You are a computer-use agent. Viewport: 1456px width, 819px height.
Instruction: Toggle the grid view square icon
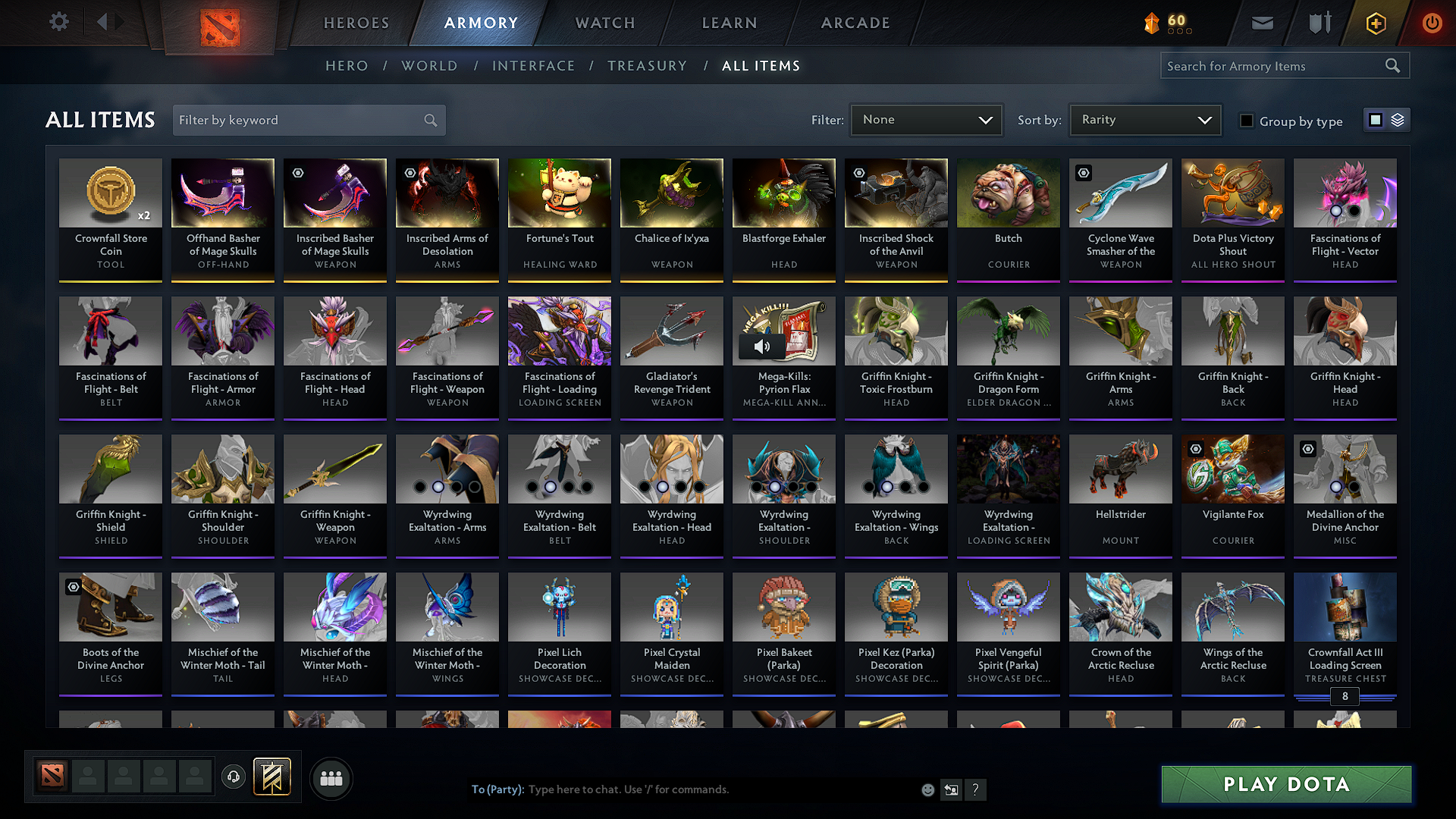tap(1376, 120)
